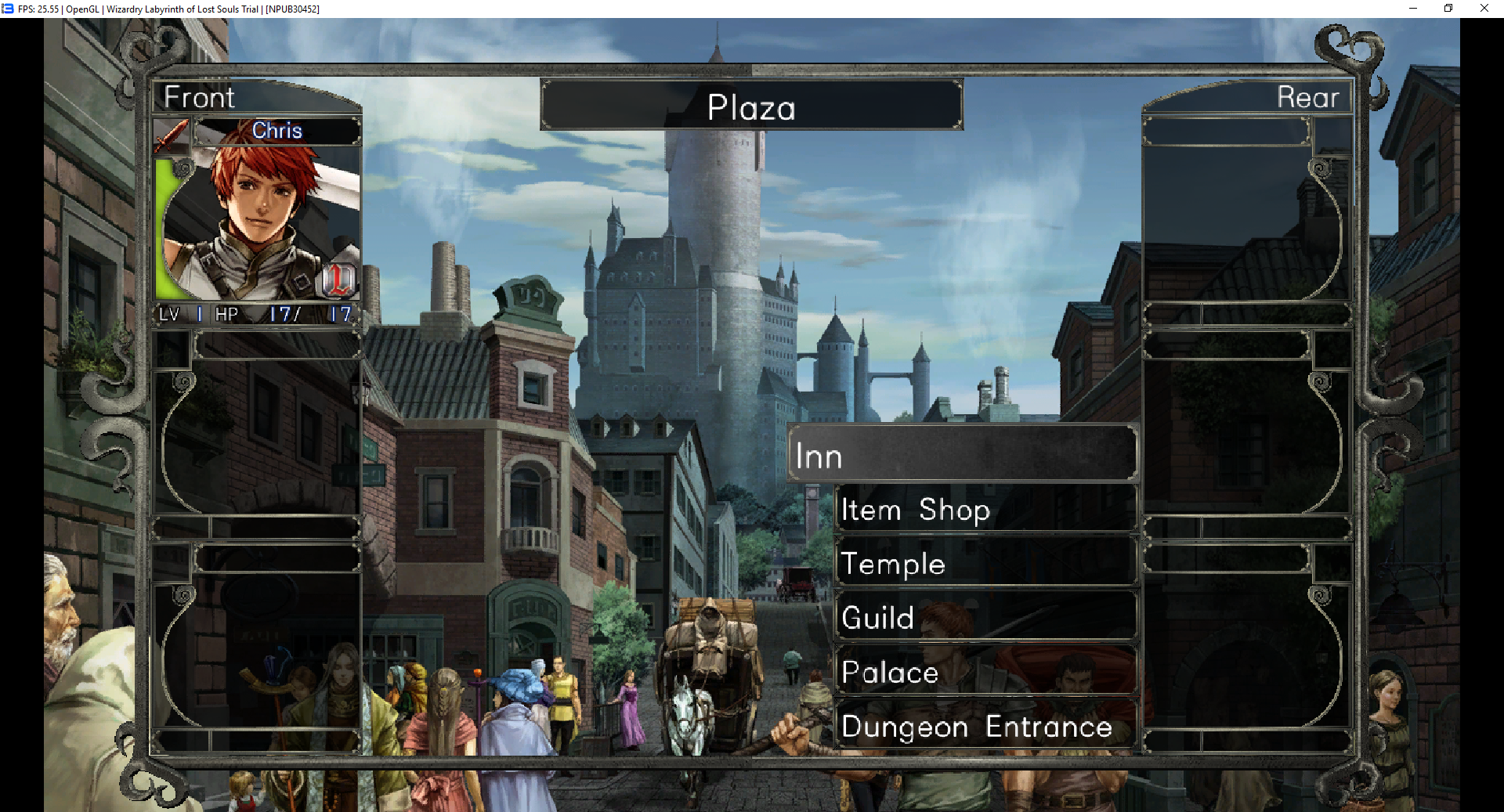1504x812 pixels.
Task: Go to the Temple
Action: 985,564
